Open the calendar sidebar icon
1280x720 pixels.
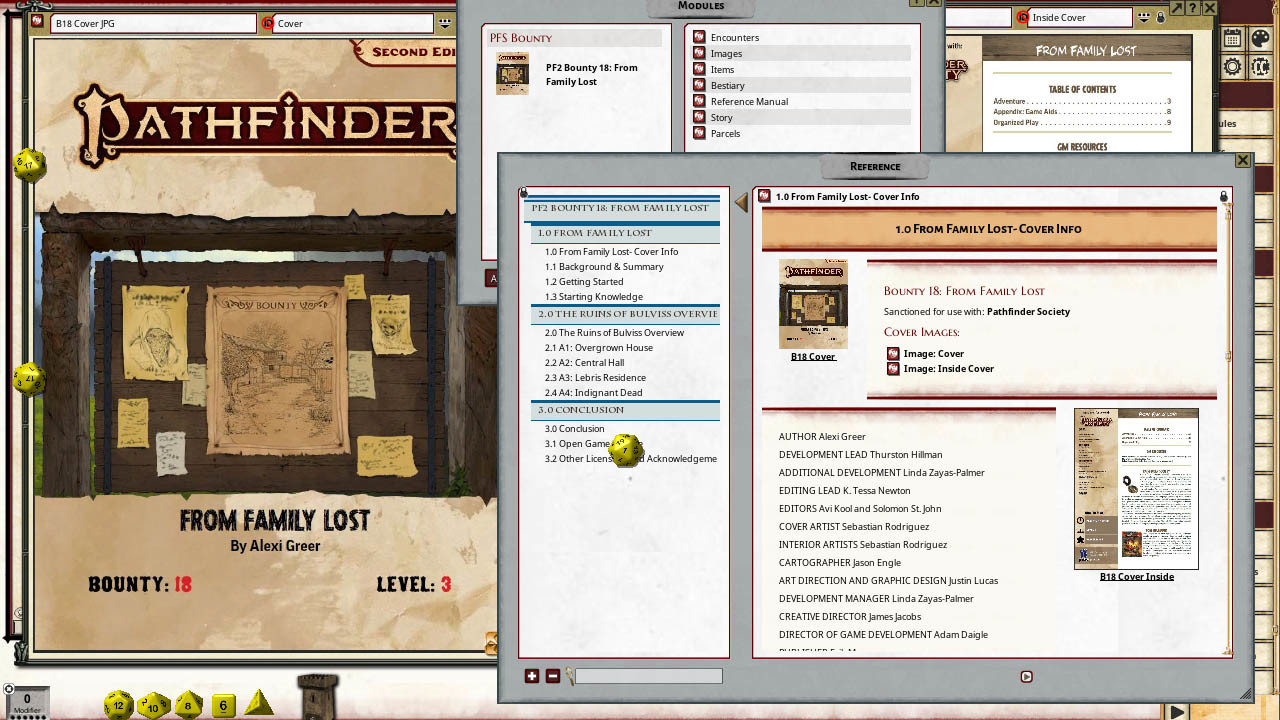click(x=1231, y=39)
